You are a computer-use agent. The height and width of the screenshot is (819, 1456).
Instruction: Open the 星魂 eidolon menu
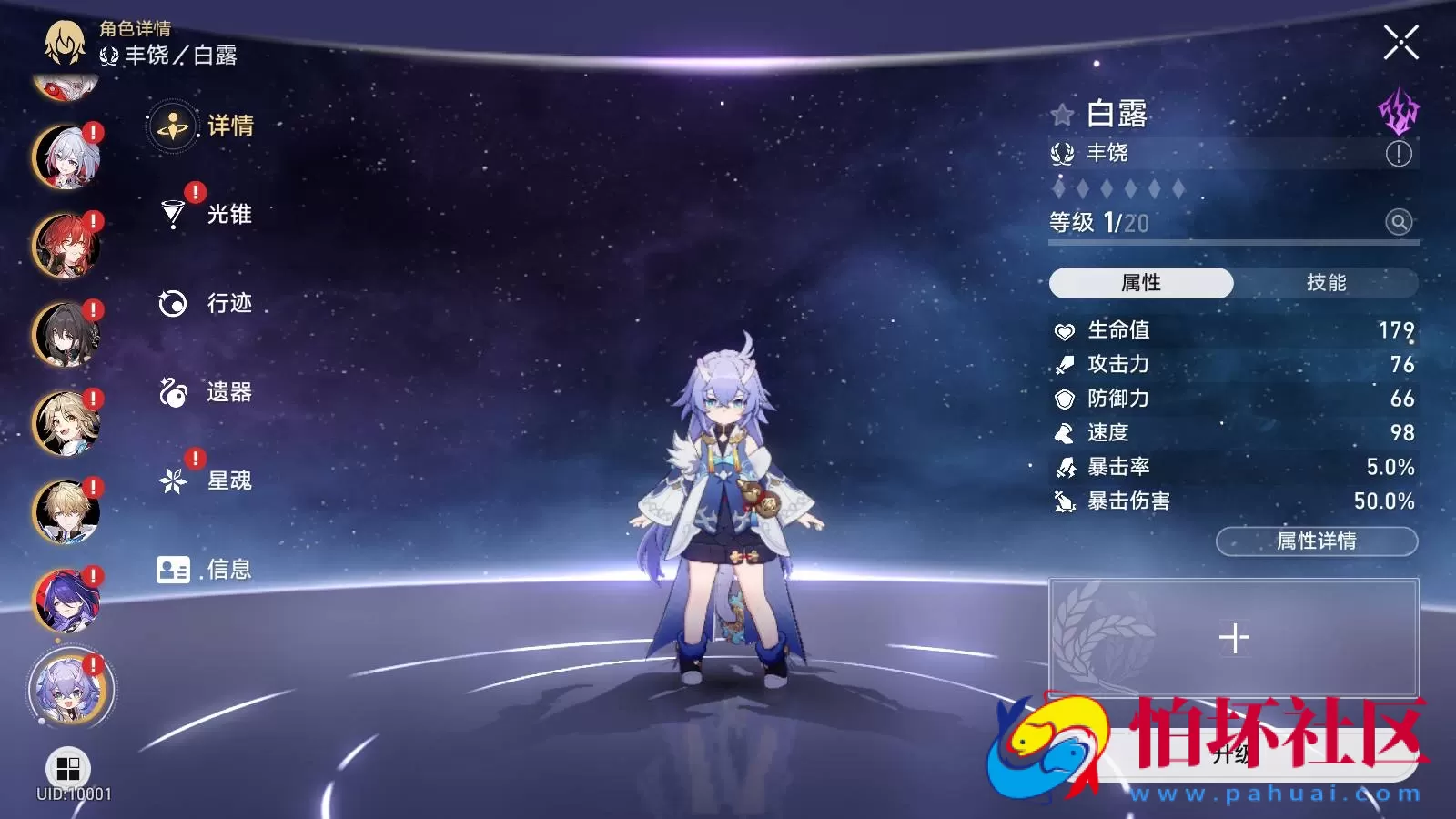pos(206,480)
